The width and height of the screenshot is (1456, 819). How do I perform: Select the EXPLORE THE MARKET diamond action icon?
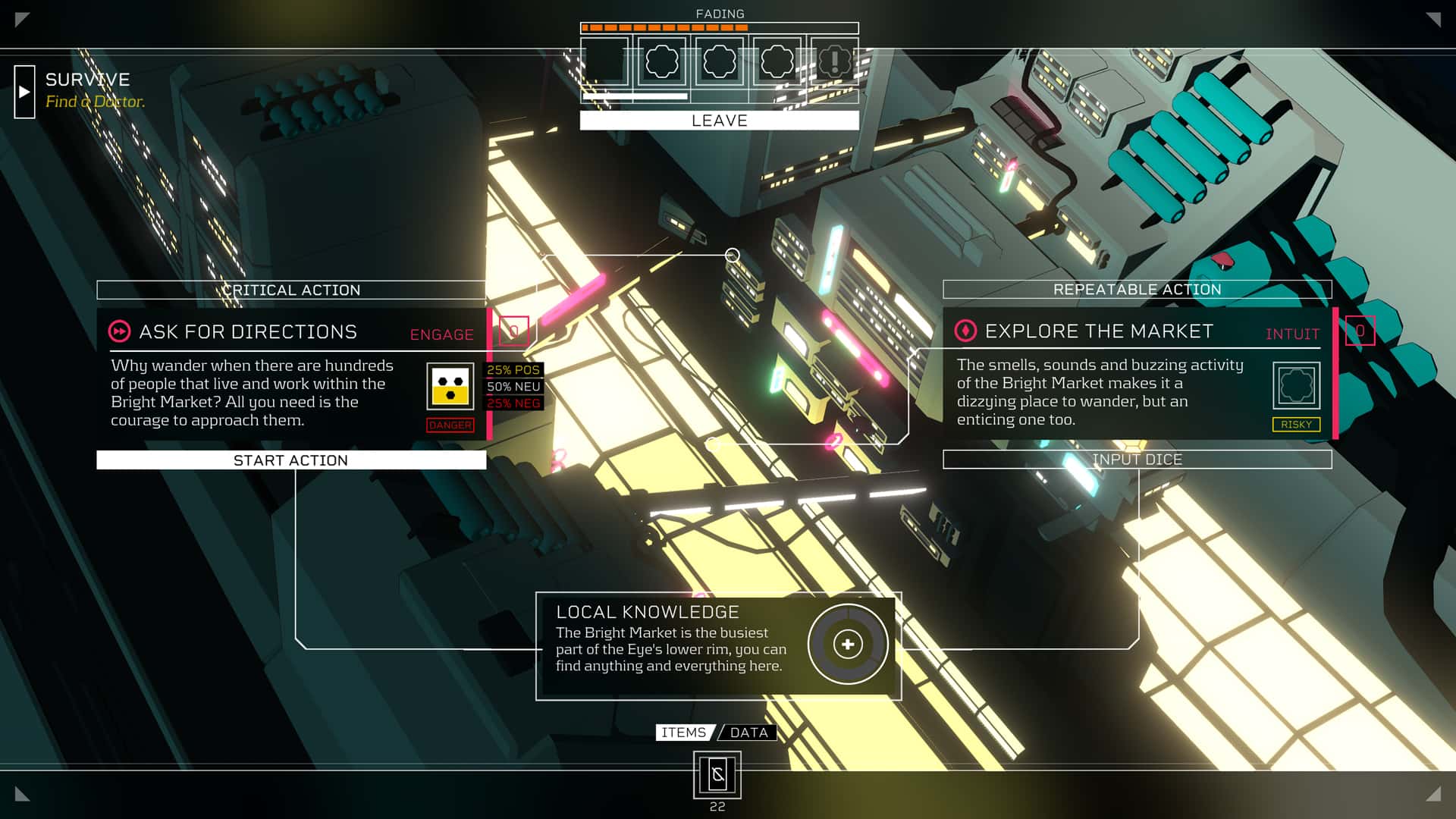pyautogui.click(x=966, y=331)
